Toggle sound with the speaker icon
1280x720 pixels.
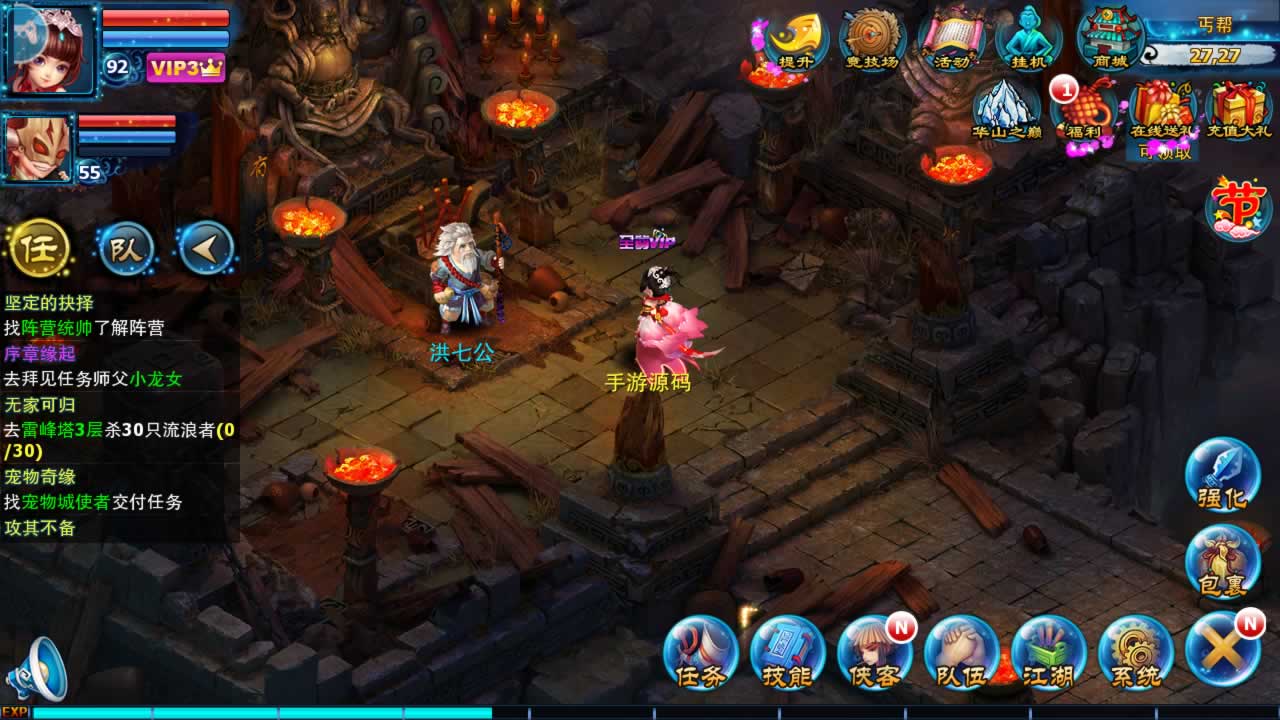coord(36,668)
